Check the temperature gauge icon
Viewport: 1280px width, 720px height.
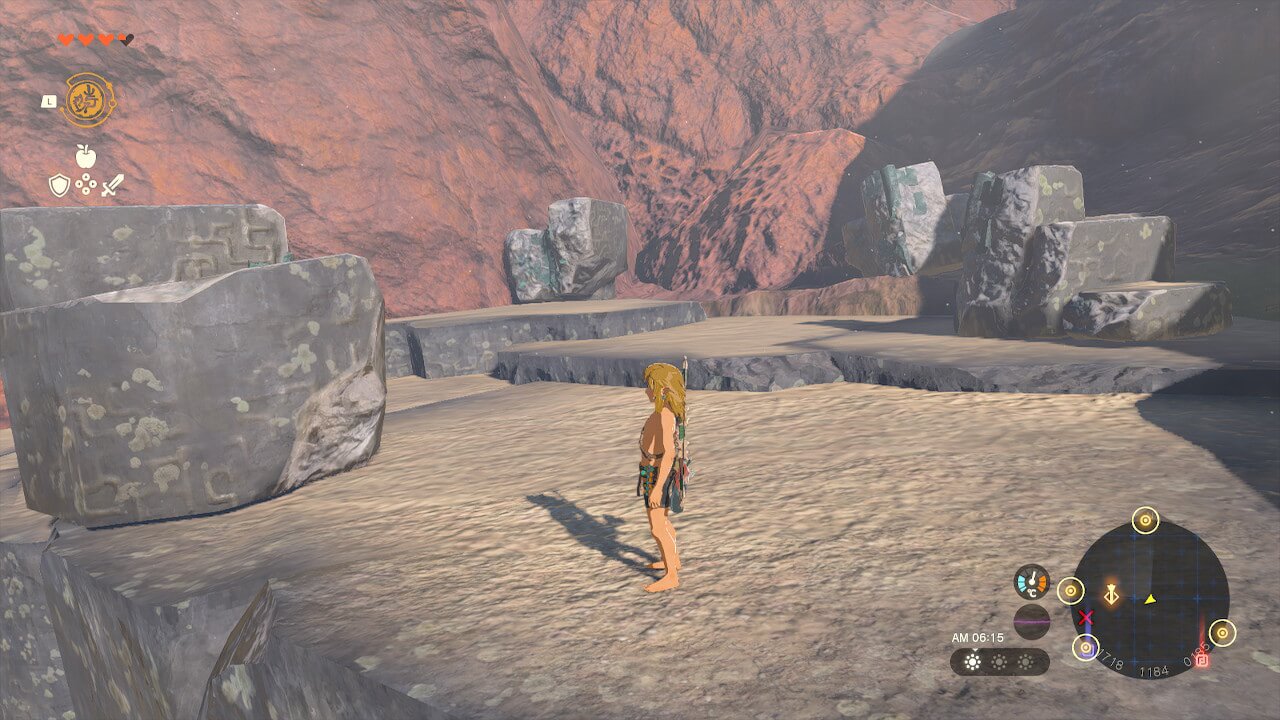(1031, 583)
